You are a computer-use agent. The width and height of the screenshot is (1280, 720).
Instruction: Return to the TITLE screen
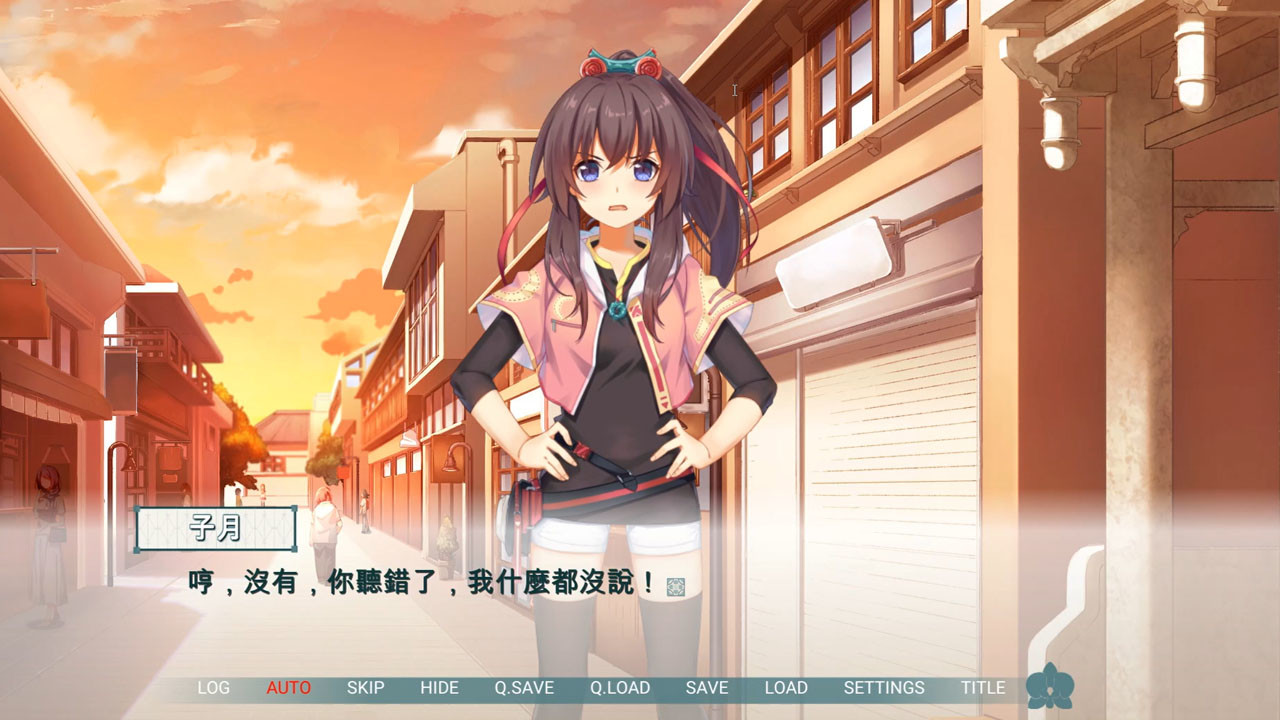pyautogui.click(x=983, y=688)
